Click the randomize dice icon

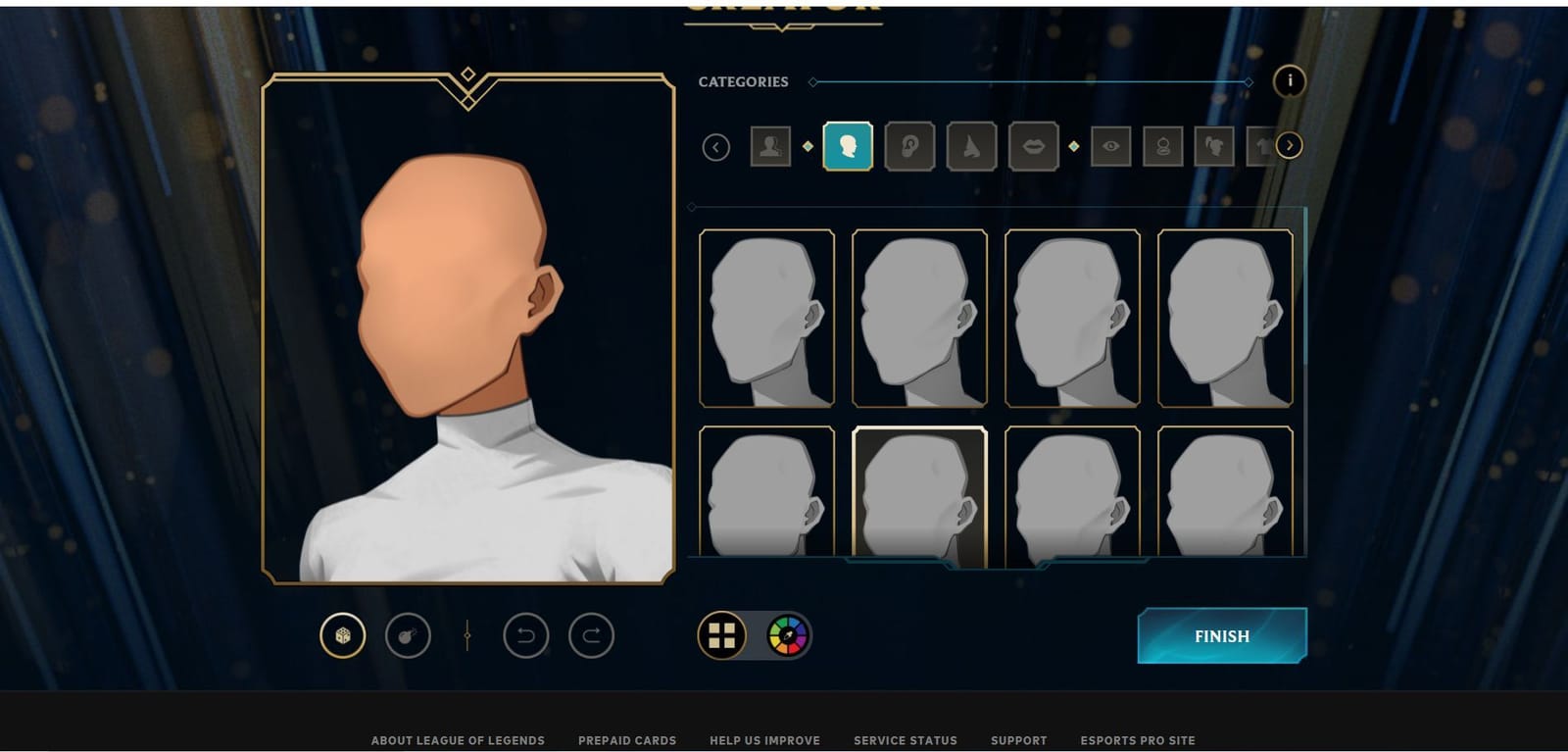pyautogui.click(x=340, y=634)
